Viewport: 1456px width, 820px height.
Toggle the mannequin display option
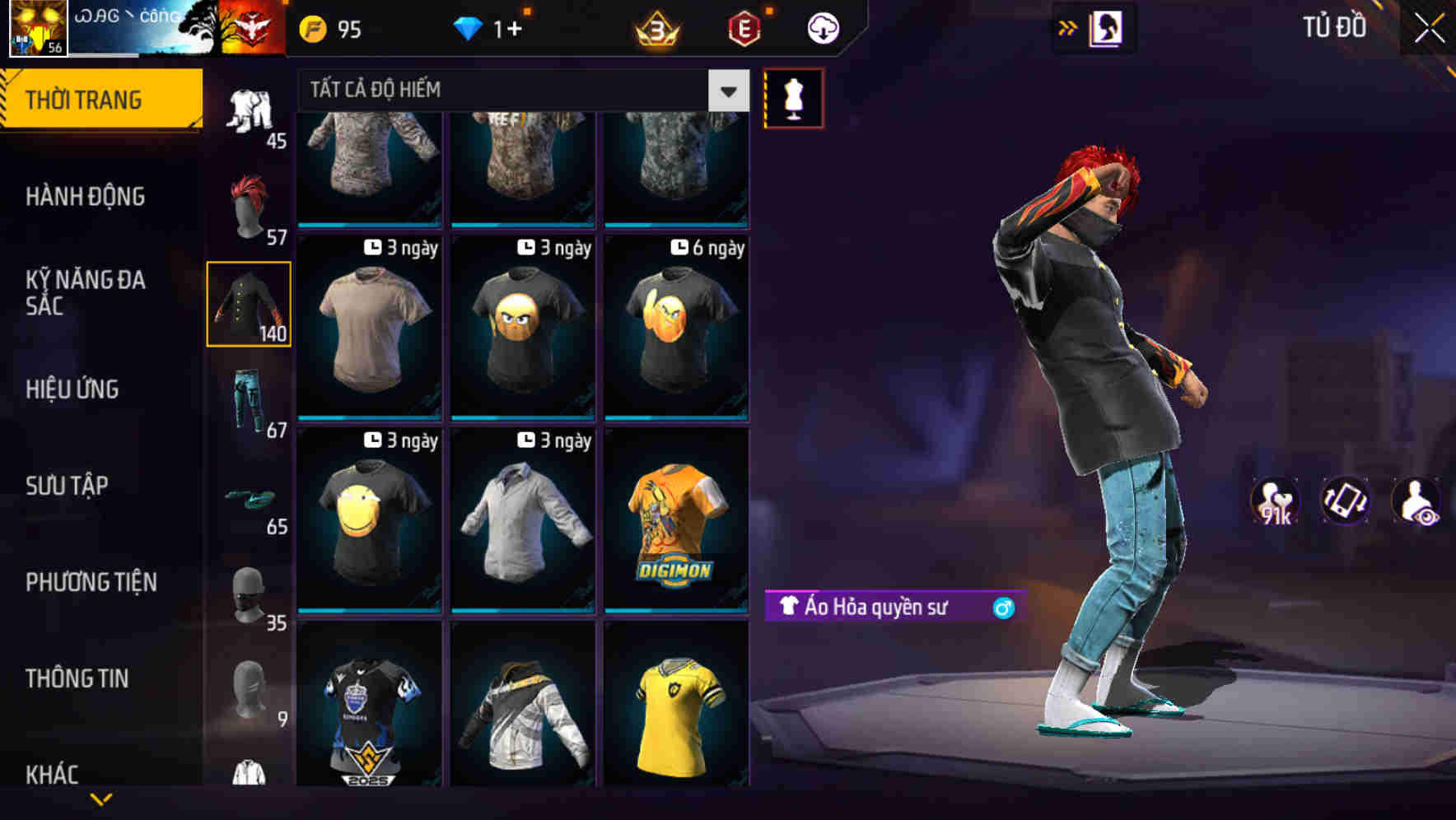794,98
